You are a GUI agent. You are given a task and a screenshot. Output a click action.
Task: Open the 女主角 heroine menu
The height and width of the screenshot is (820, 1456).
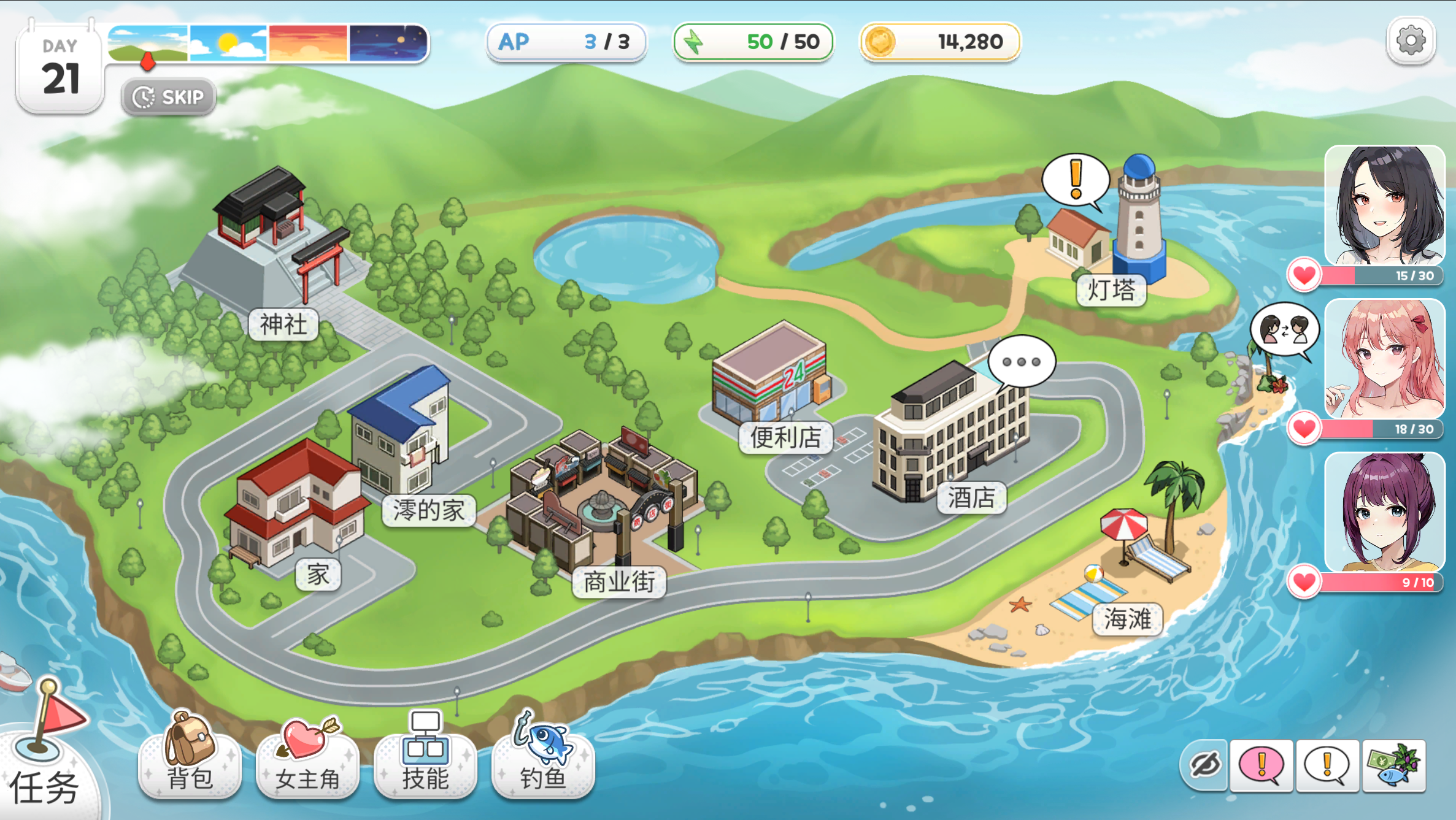point(307,759)
